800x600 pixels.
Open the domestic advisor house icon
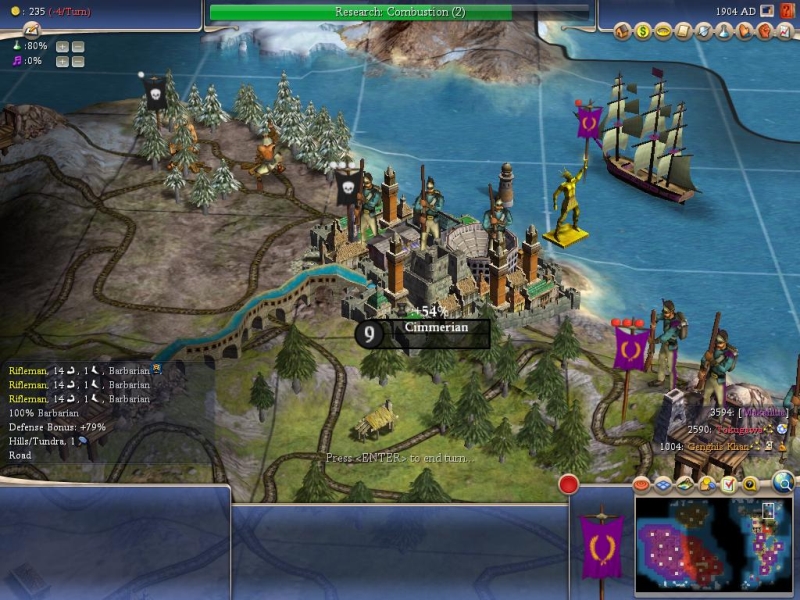tap(624, 32)
